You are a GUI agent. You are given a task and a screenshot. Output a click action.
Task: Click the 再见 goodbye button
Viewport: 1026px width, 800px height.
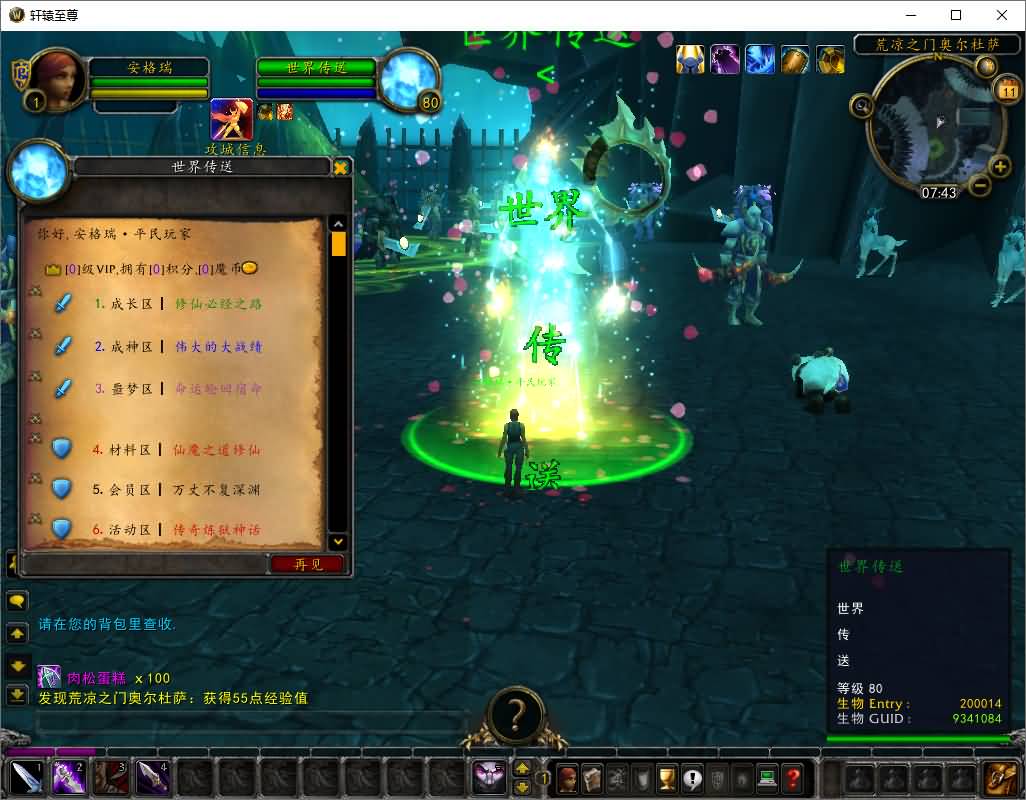click(x=307, y=564)
